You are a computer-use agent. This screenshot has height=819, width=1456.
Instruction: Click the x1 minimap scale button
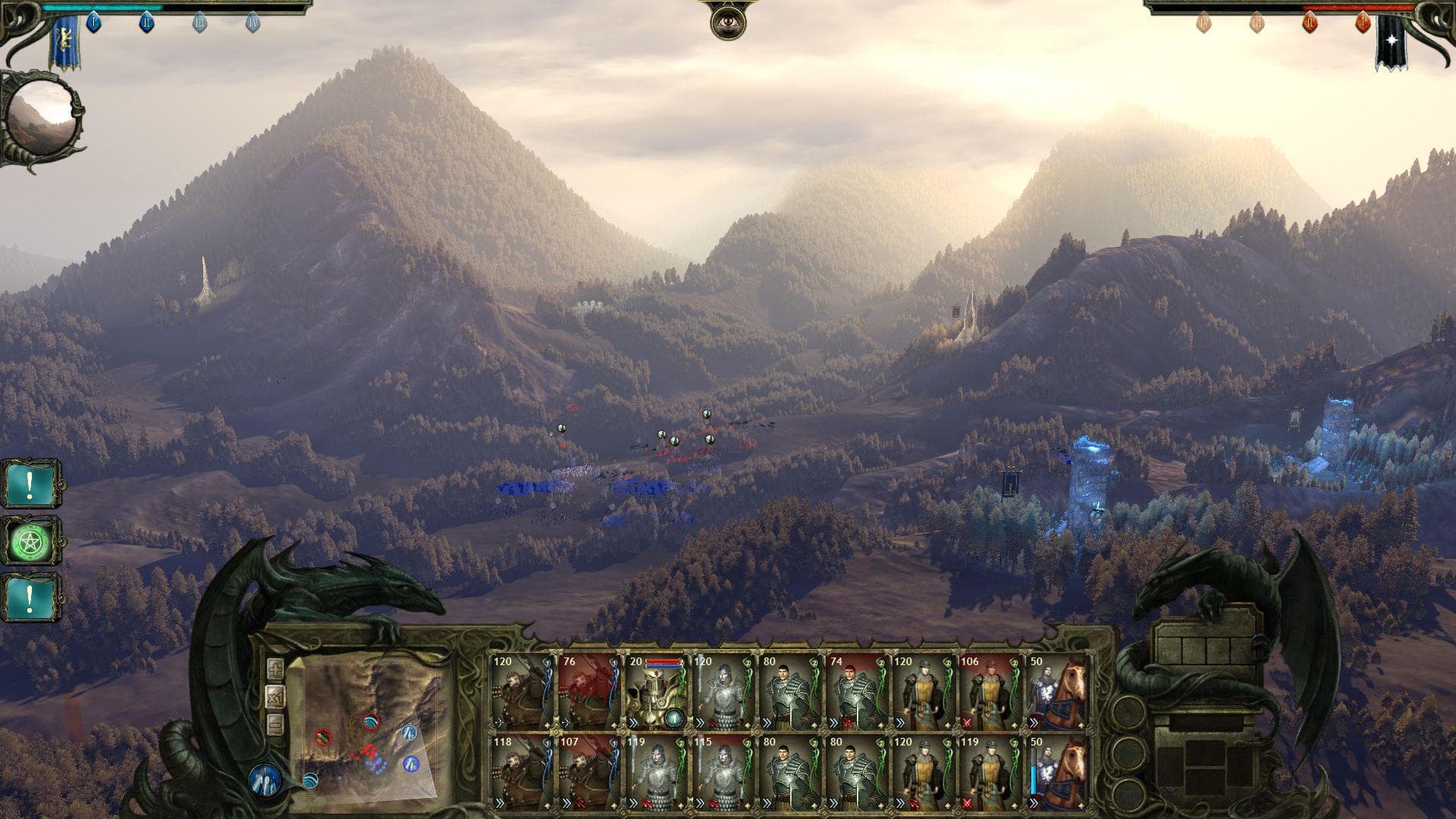(275, 697)
